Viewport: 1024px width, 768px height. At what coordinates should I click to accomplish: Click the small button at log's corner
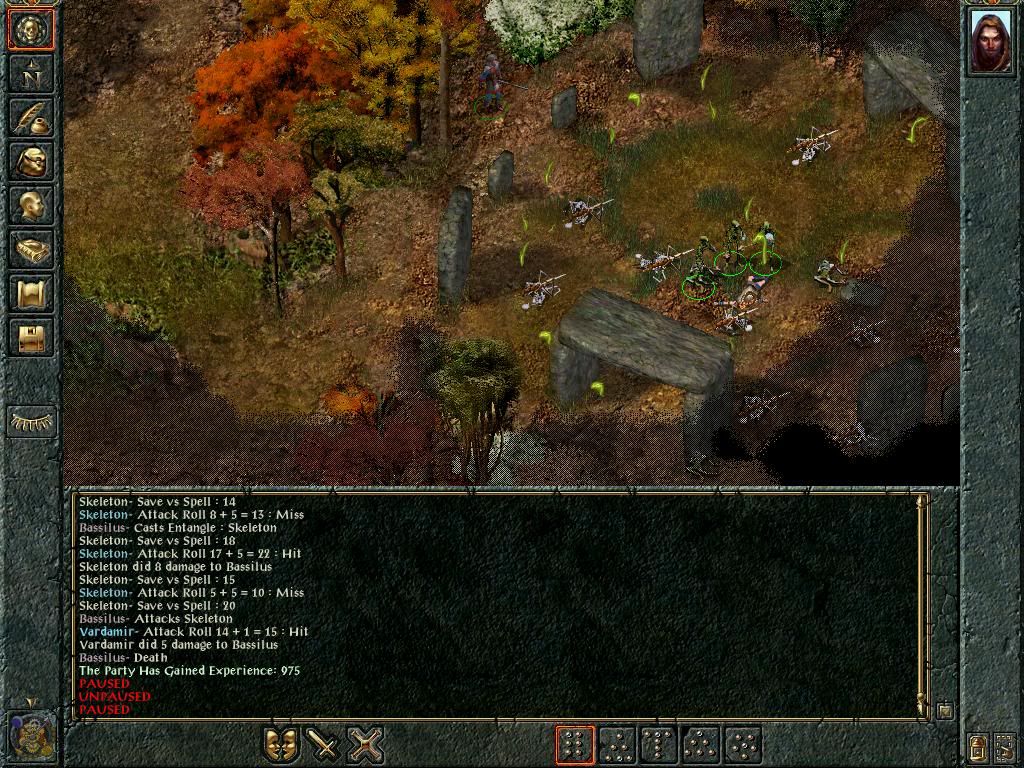point(945,711)
